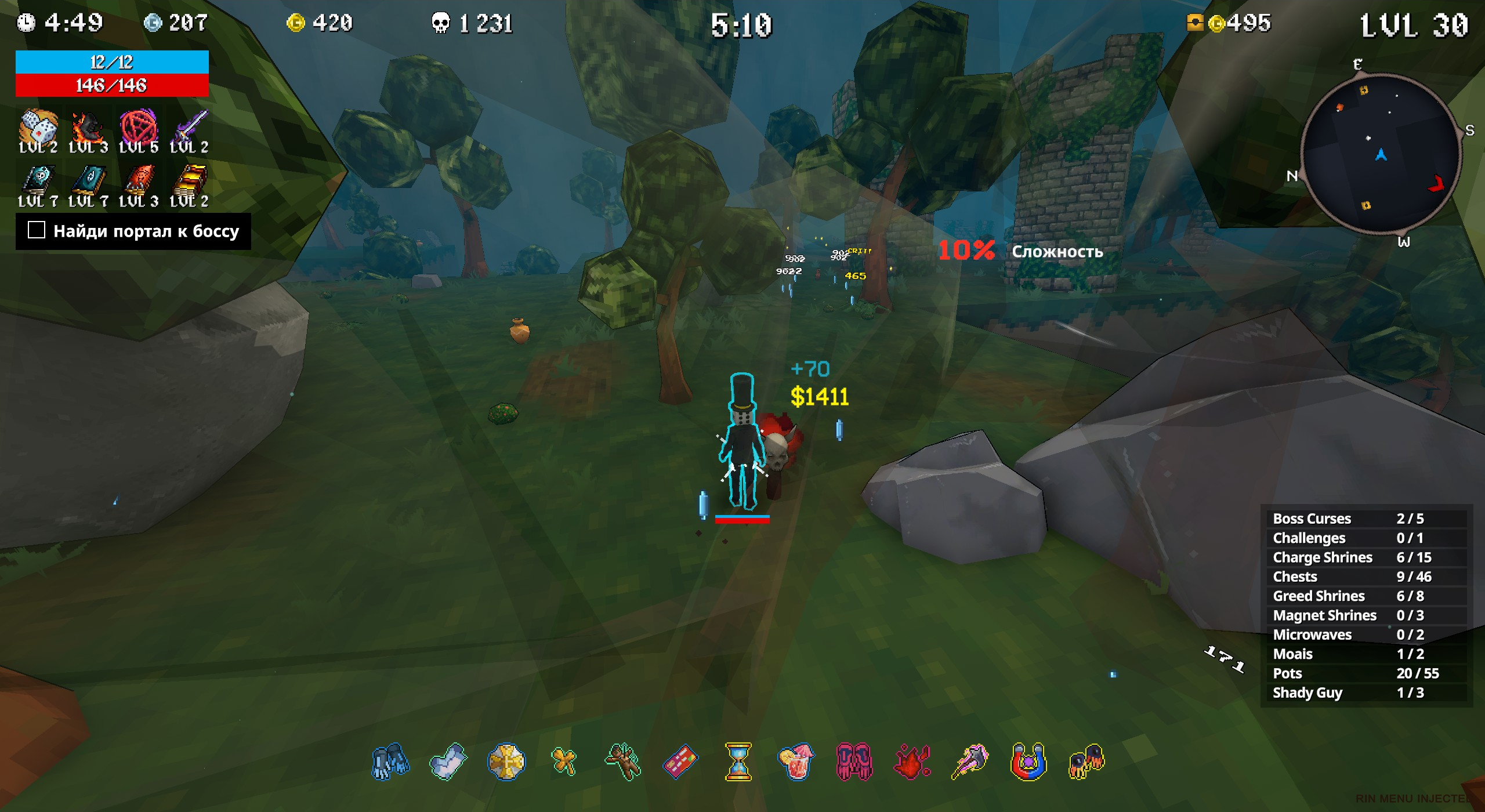The height and width of the screenshot is (812, 1485).
Task: Click the flaming black boot weapon icon
Action: coord(88,126)
